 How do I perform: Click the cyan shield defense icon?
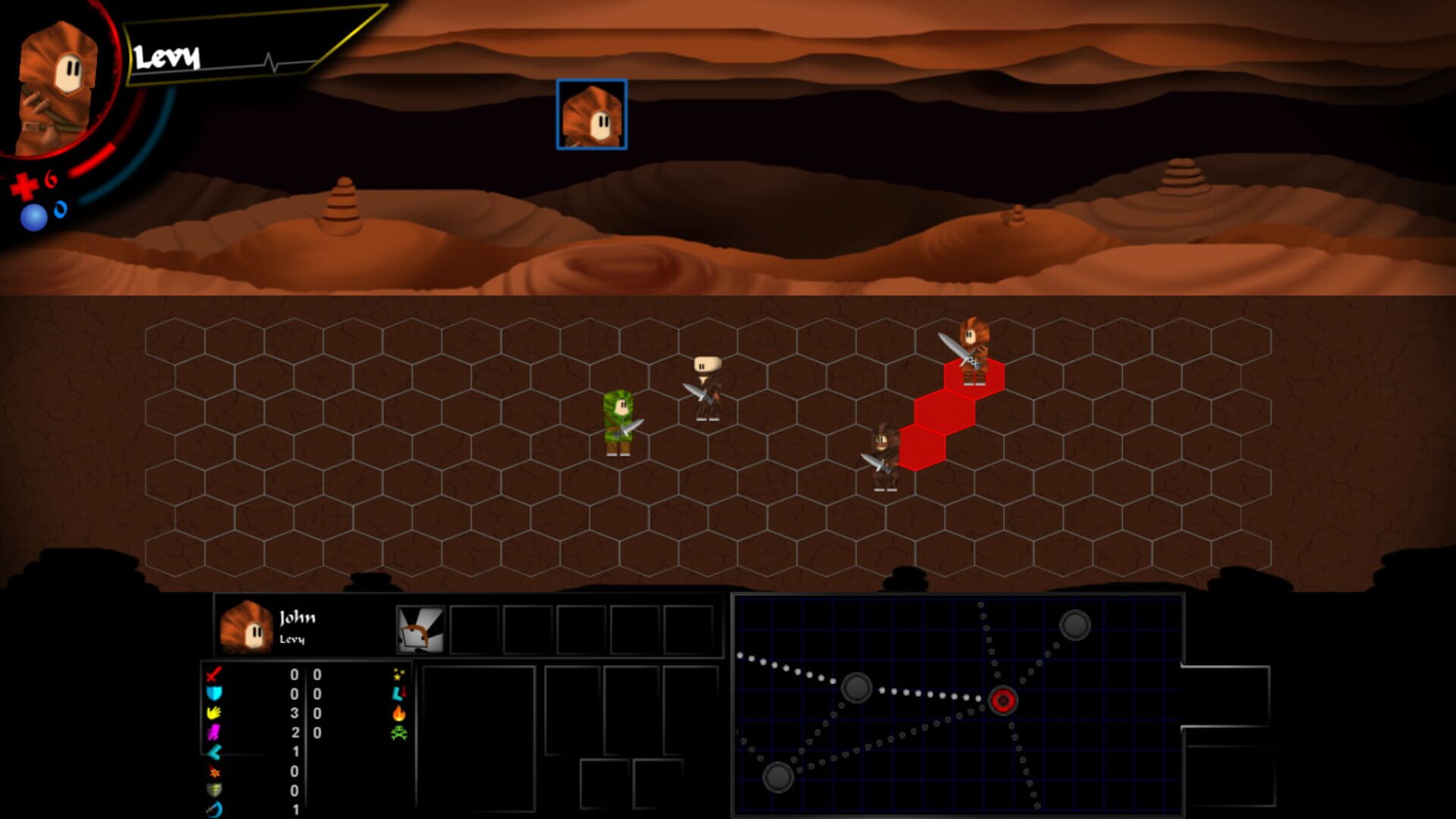click(x=213, y=693)
